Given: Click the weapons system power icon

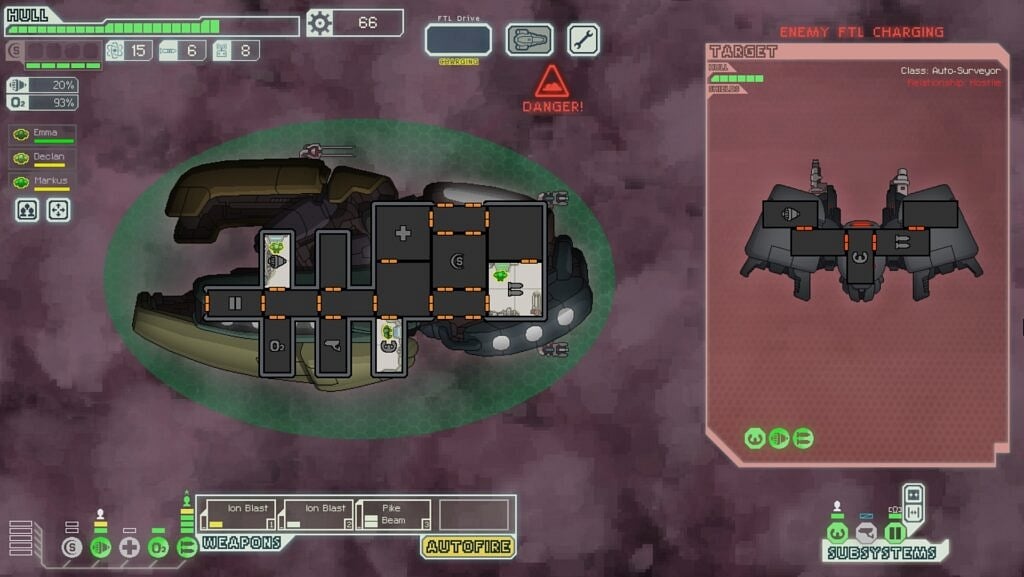Looking at the screenshot, I should (186, 547).
